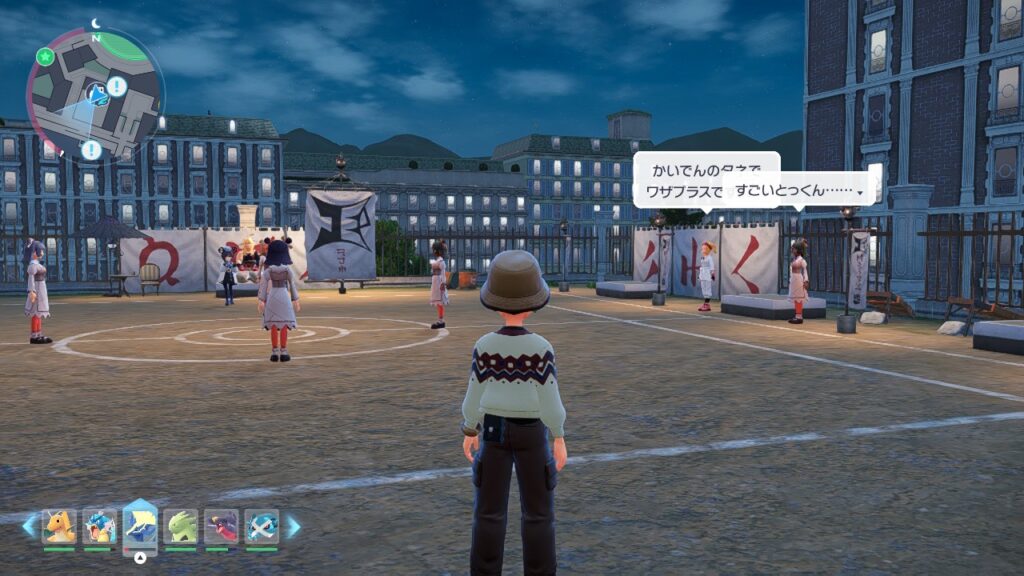Select the purple and red Pokémon slot
1024x576 pixels.
click(221, 526)
